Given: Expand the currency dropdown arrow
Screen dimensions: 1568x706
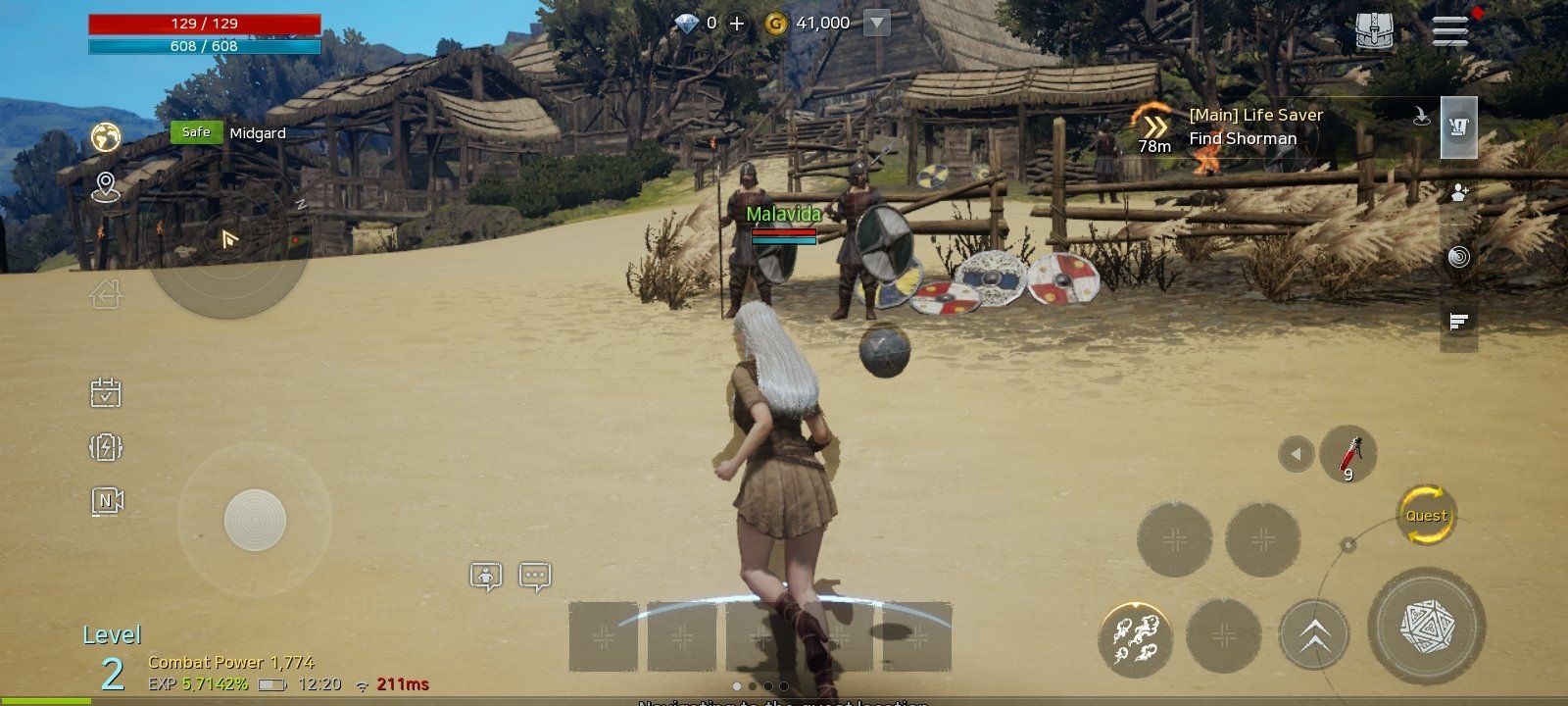Looking at the screenshot, I should [877, 24].
